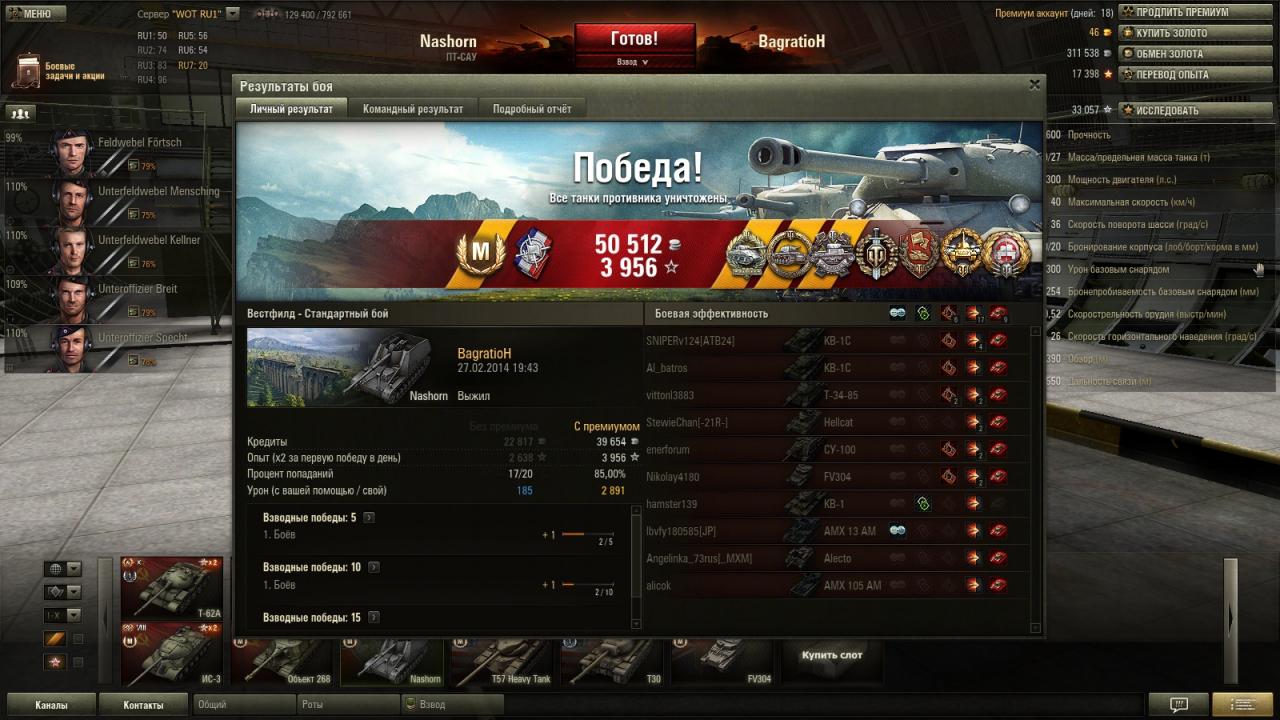Click the red Готов! button
This screenshot has width=1280, height=720.
click(x=634, y=39)
